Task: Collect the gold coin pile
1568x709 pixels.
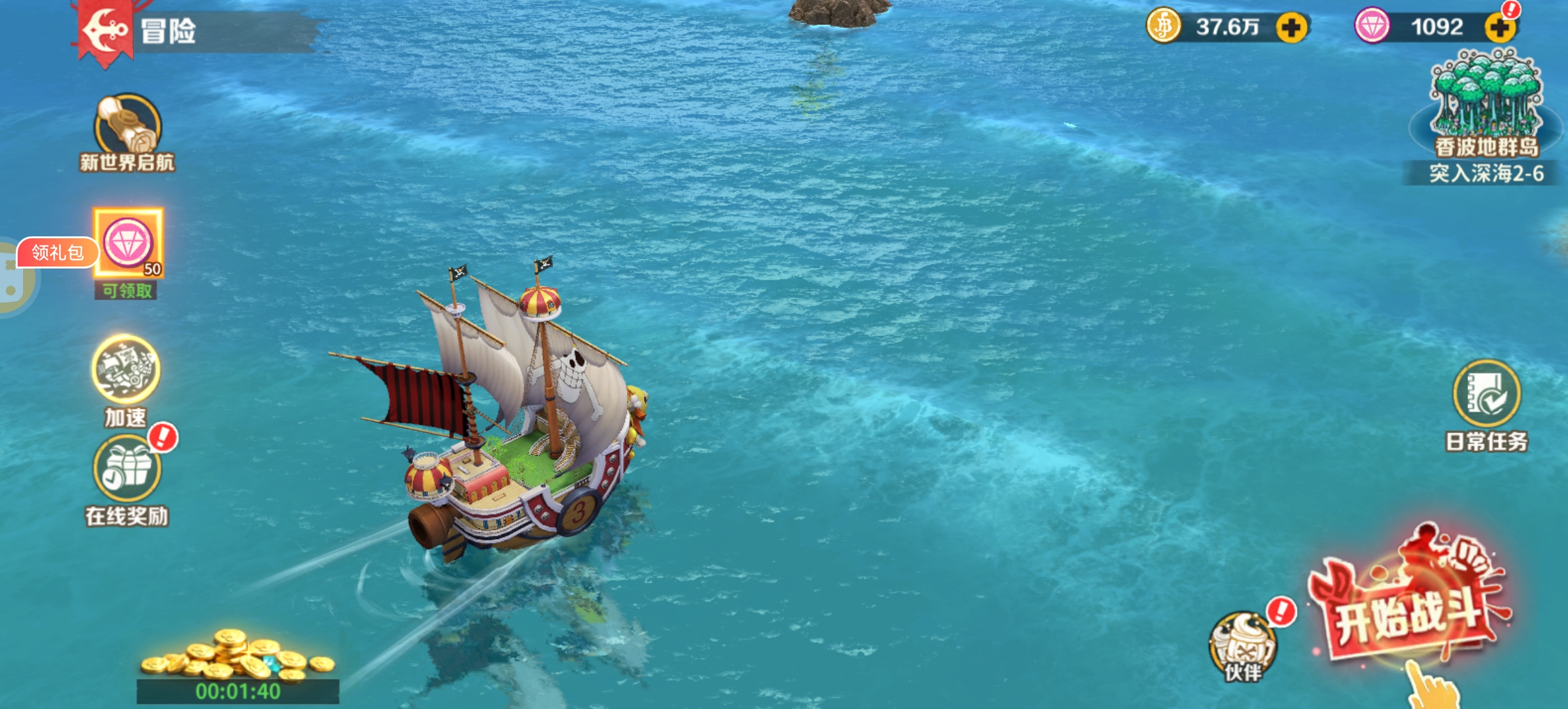Action: (x=238, y=656)
